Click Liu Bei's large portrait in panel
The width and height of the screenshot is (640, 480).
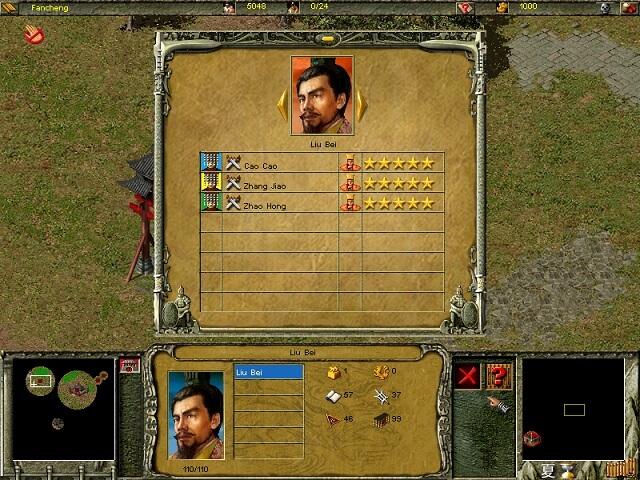[x=322, y=96]
